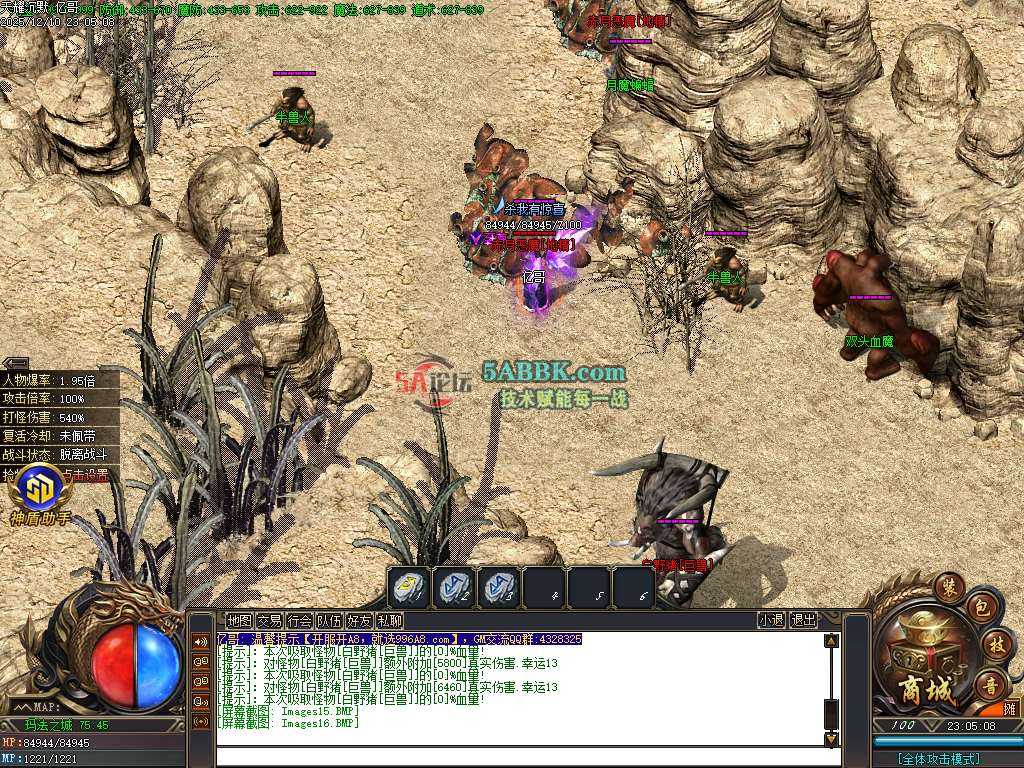Open the 地图 map button
This screenshot has width=1024, height=768.
pyautogui.click(x=239, y=620)
